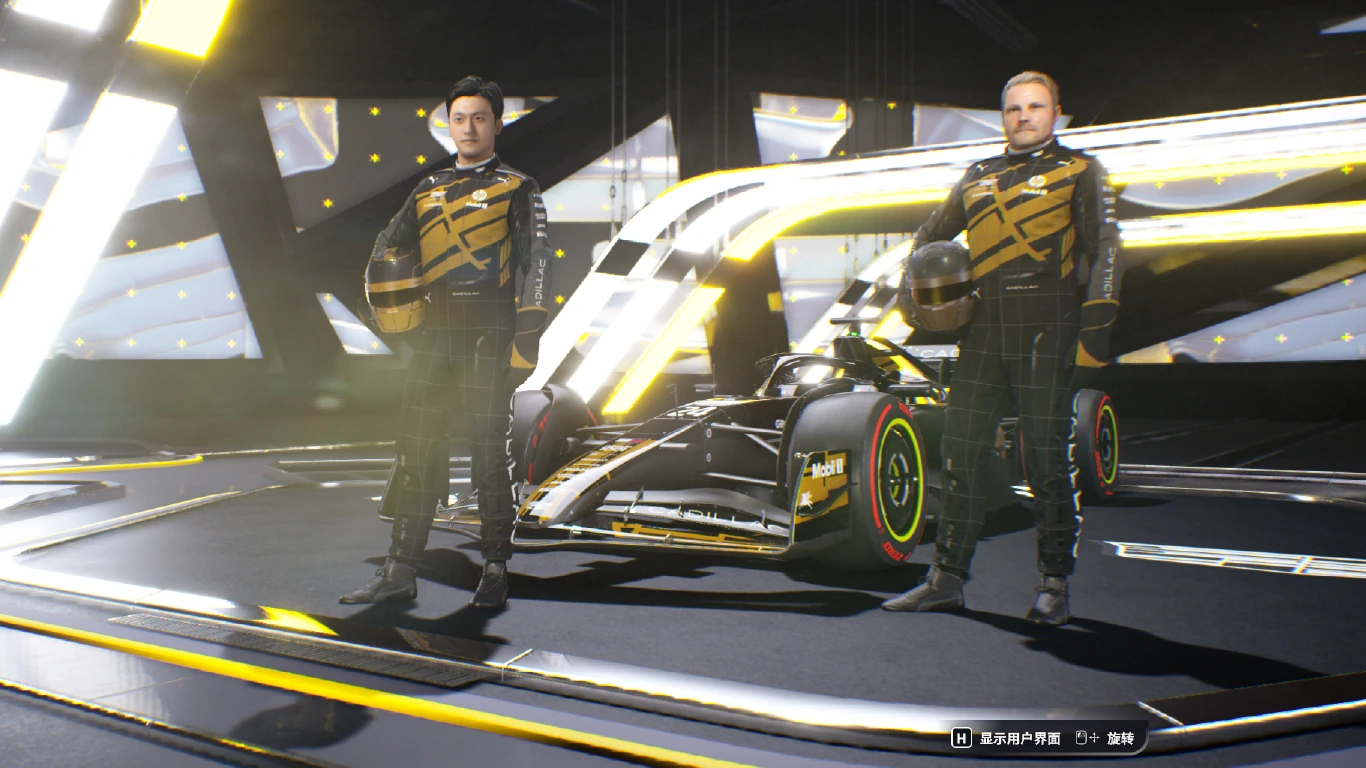This screenshot has height=768, width=1366.
Task: Select the 显示用户界面 prompt to show the UI
Action: tap(1019, 738)
